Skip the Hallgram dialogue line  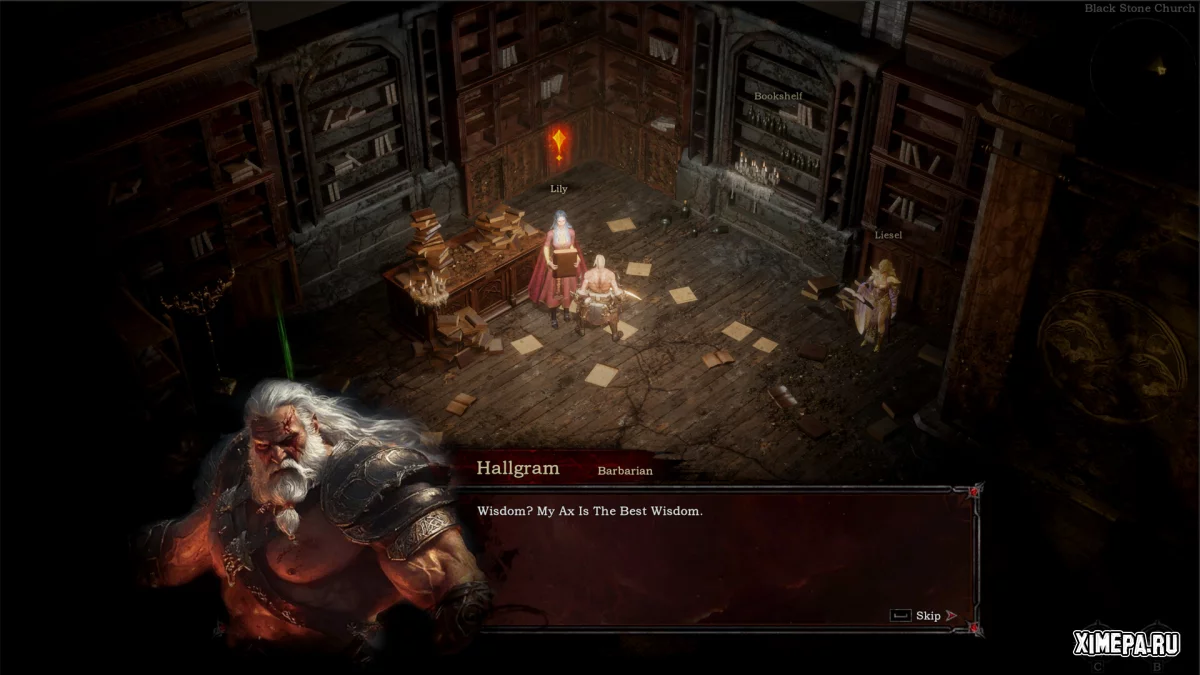pos(926,616)
